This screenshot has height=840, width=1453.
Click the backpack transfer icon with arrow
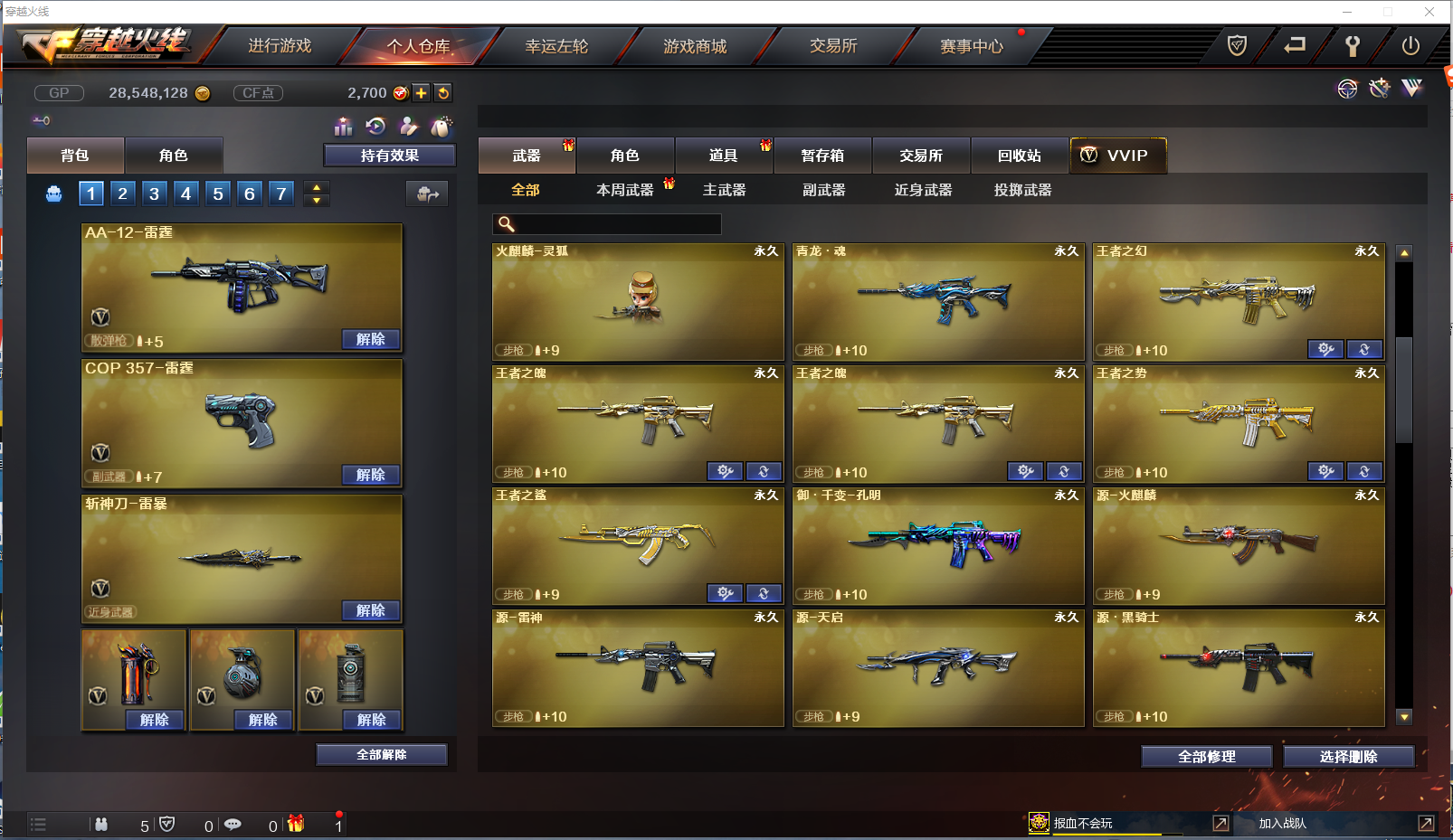[x=426, y=193]
